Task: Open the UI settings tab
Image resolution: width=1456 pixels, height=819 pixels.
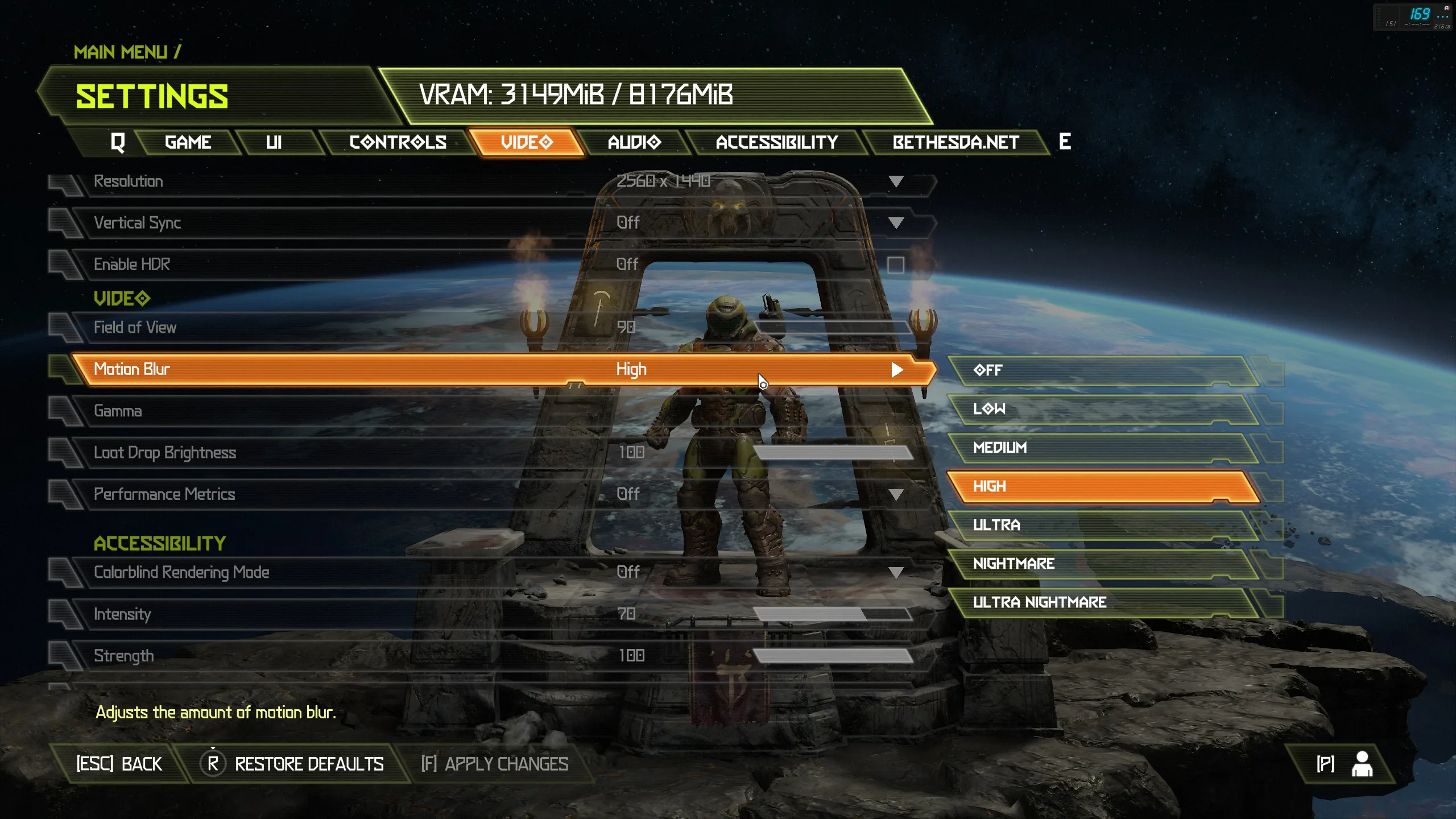Action: (x=274, y=142)
